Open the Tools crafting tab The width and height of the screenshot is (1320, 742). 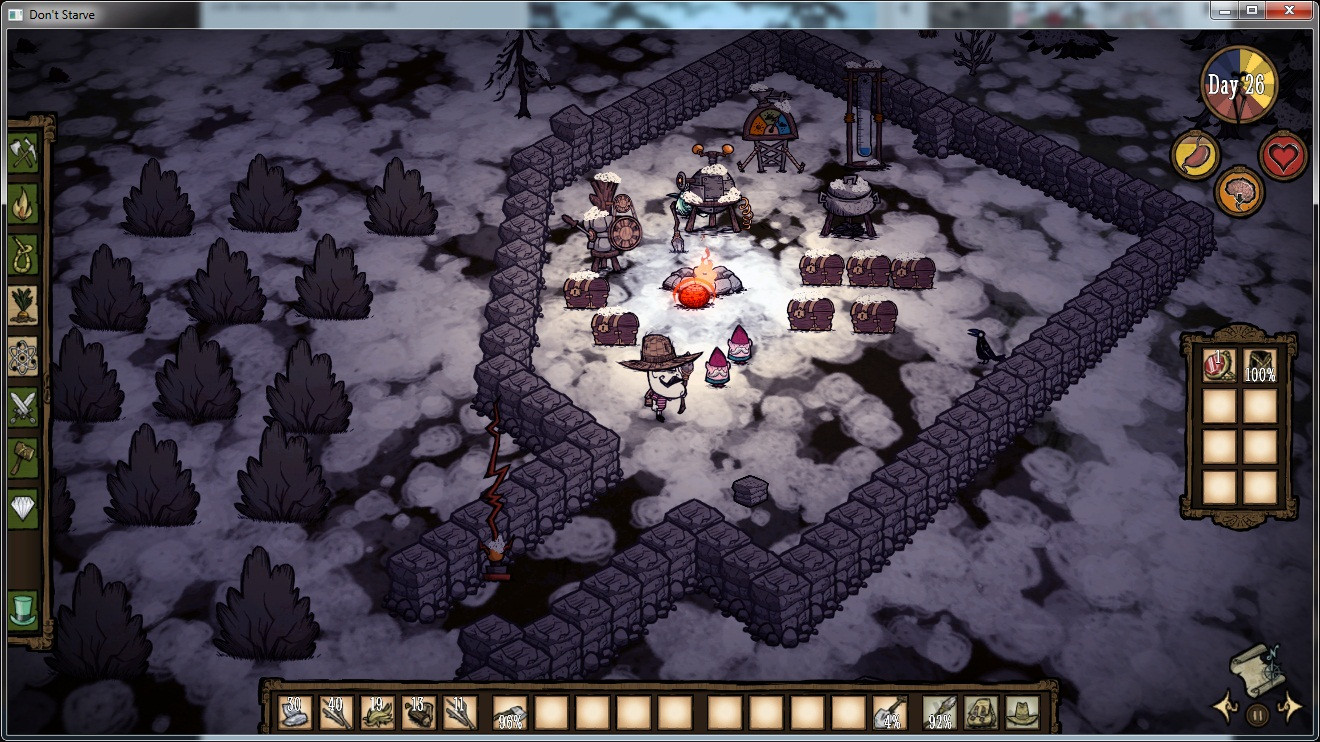coord(23,152)
